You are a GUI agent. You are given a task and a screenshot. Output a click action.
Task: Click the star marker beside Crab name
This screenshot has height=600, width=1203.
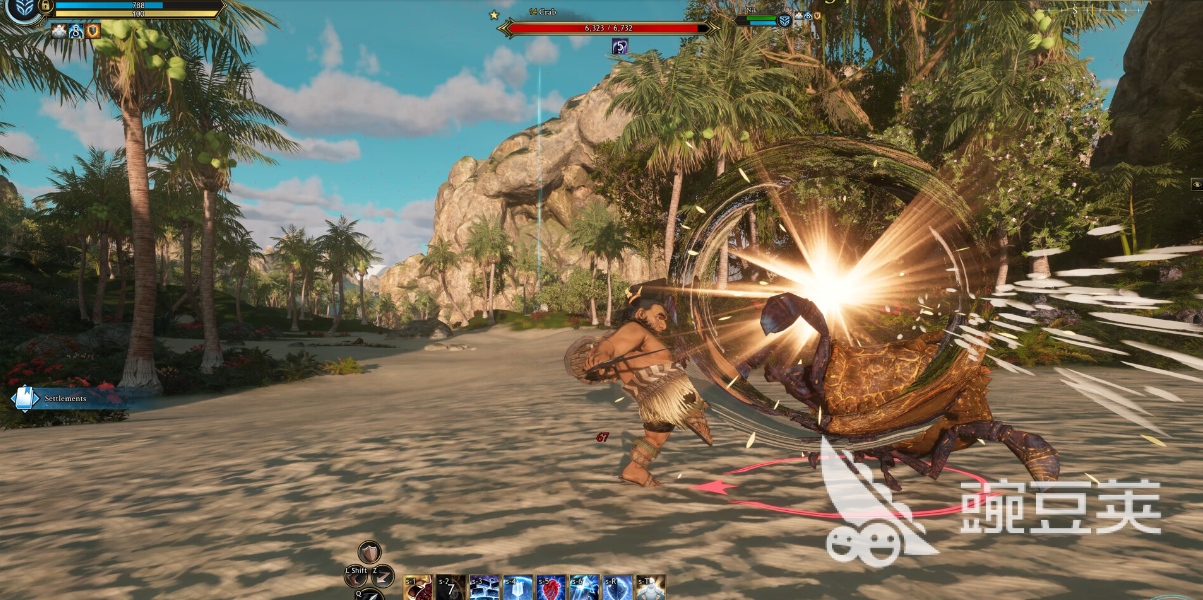494,15
